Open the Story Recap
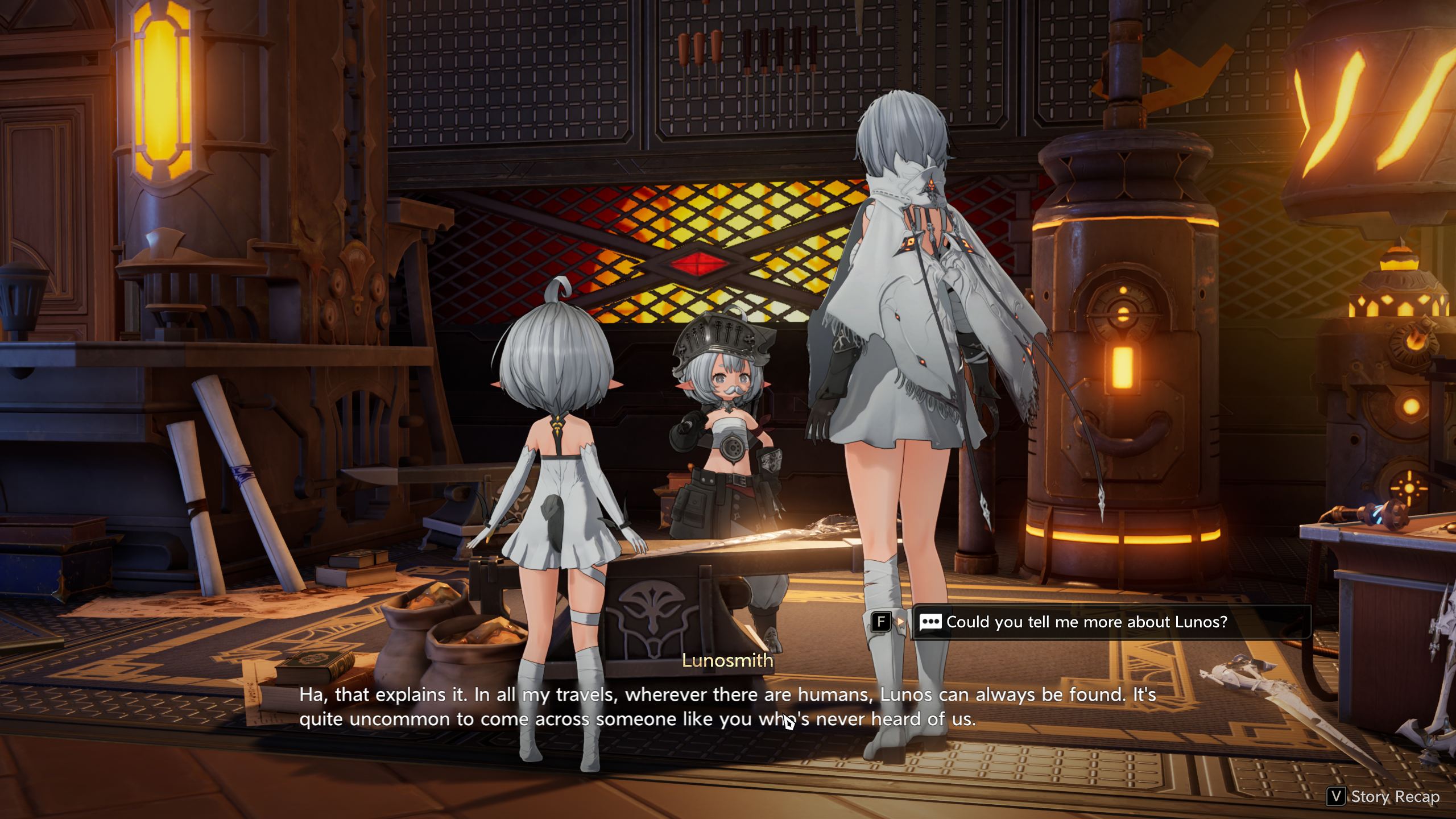The image size is (1456, 819). (1385, 797)
